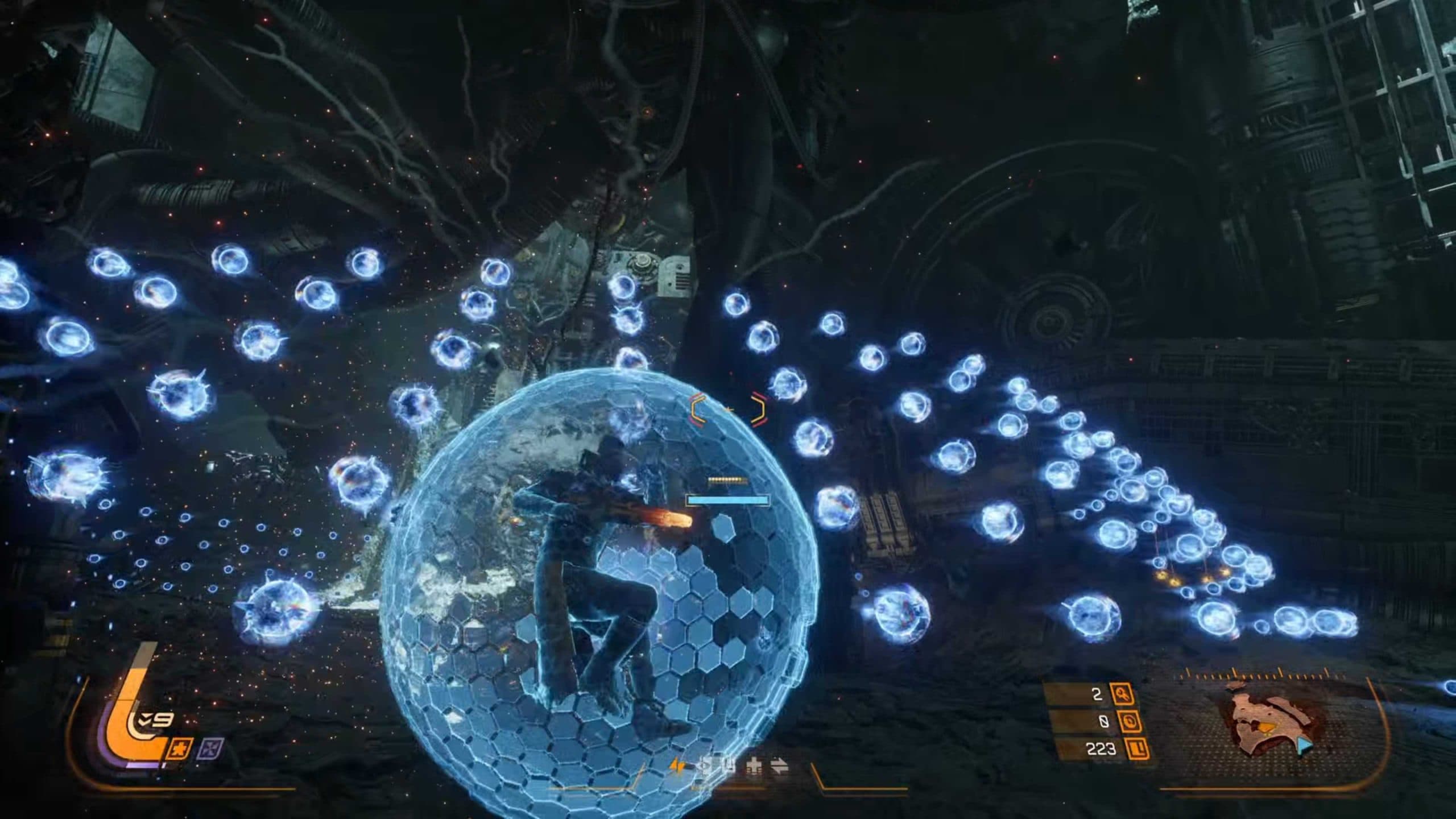The image size is (1456, 819).
Task: Select the orange lightning bolt trait icon
Action: coord(678,766)
